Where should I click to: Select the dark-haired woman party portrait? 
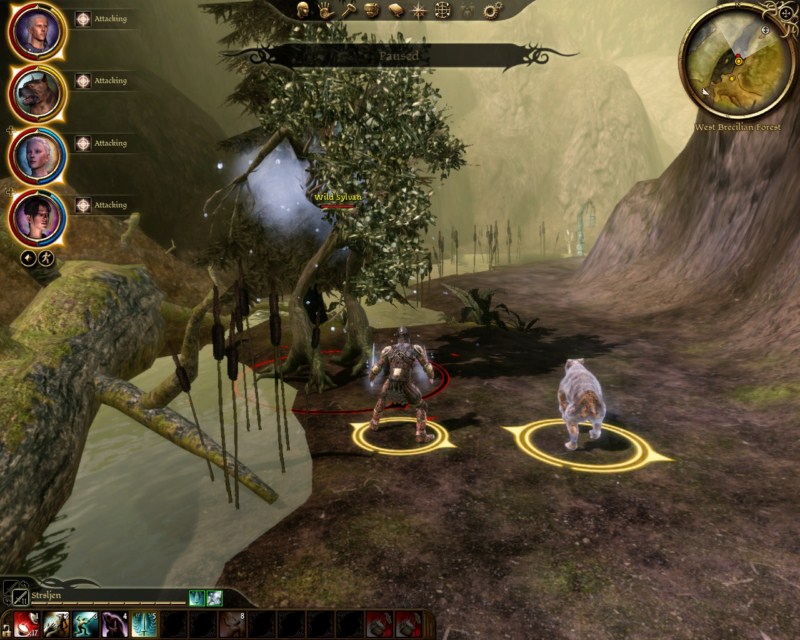click(37, 217)
